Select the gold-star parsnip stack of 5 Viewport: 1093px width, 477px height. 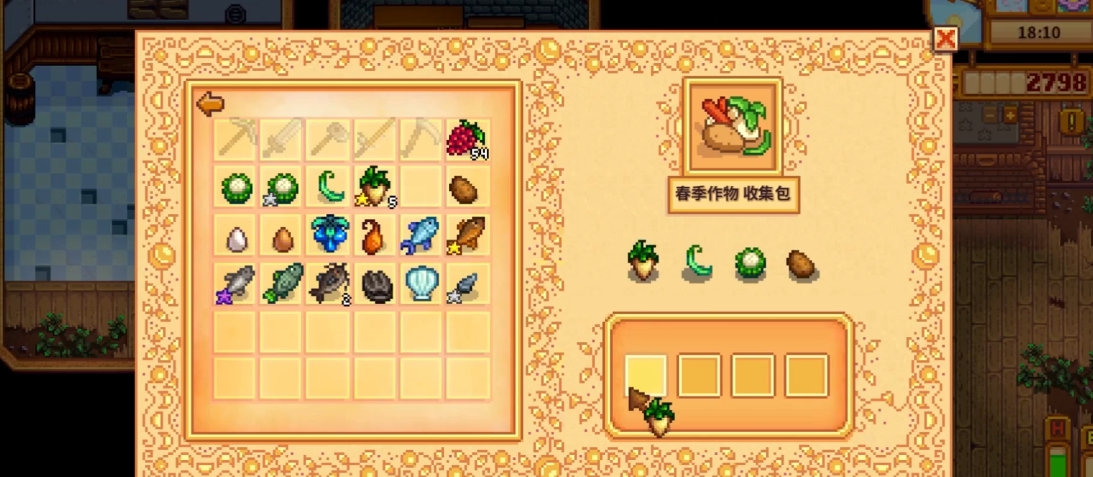coord(375,187)
